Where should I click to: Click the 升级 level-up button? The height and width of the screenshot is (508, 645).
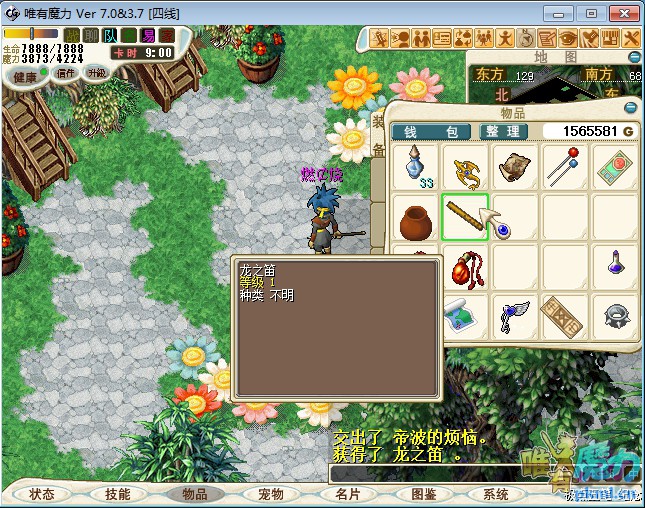click(x=97, y=73)
